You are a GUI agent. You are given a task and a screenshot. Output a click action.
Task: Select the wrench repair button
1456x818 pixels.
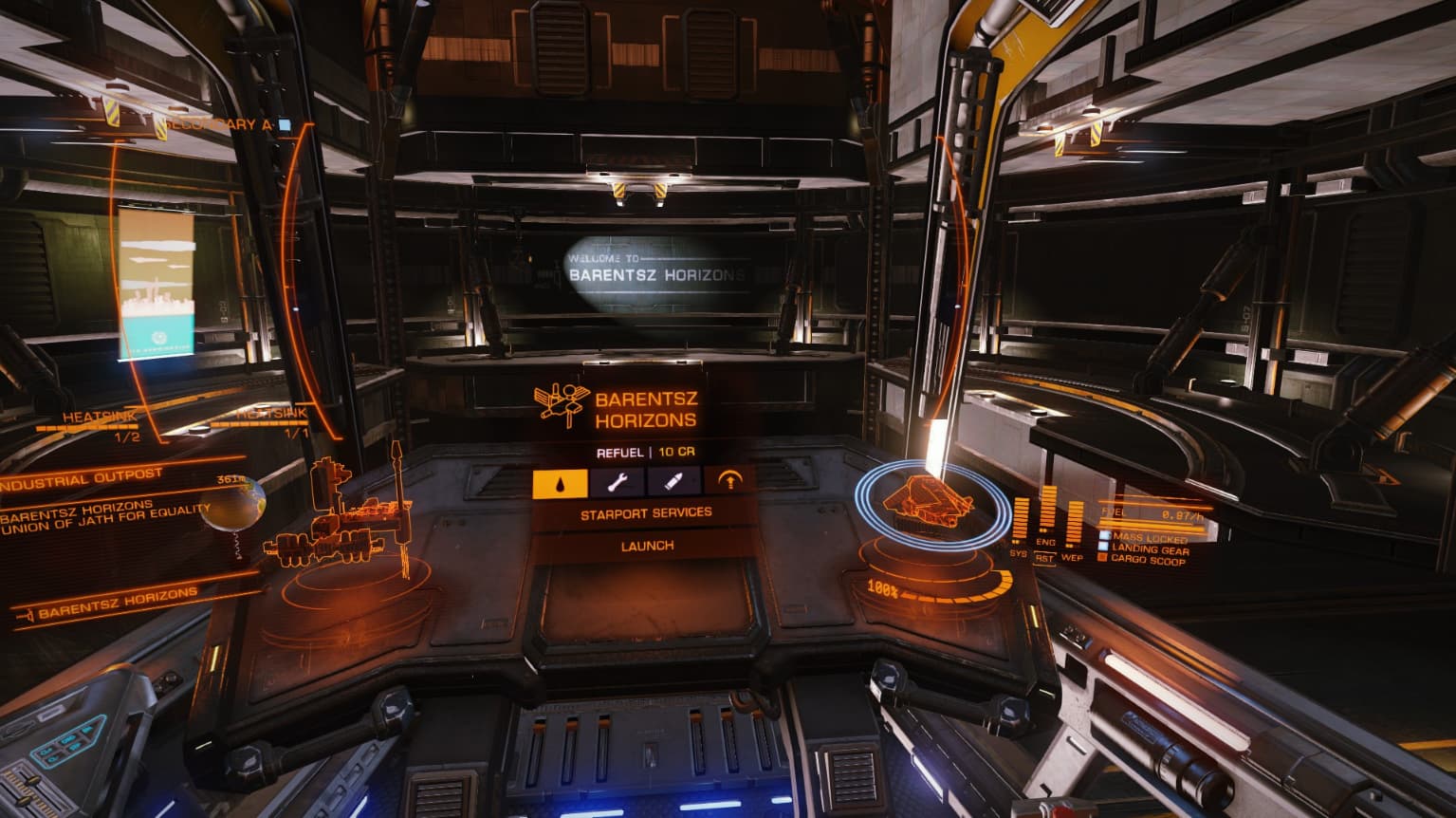[x=617, y=482]
